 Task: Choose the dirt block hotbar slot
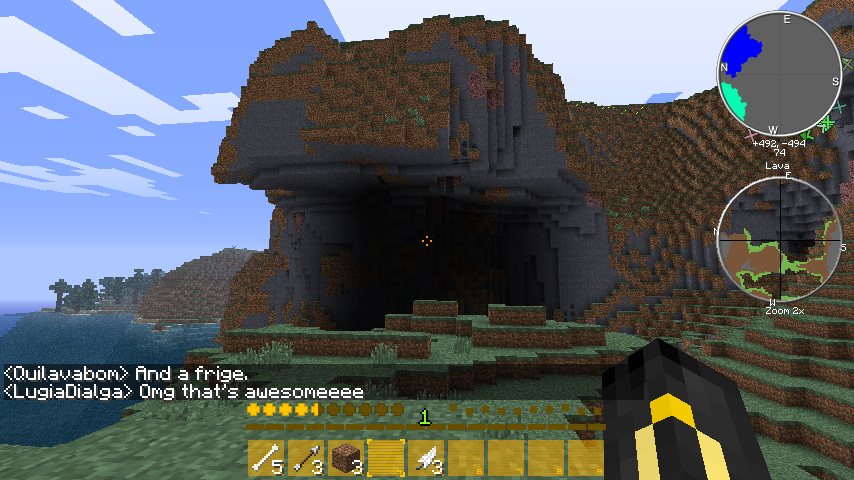[x=345, y=458]
